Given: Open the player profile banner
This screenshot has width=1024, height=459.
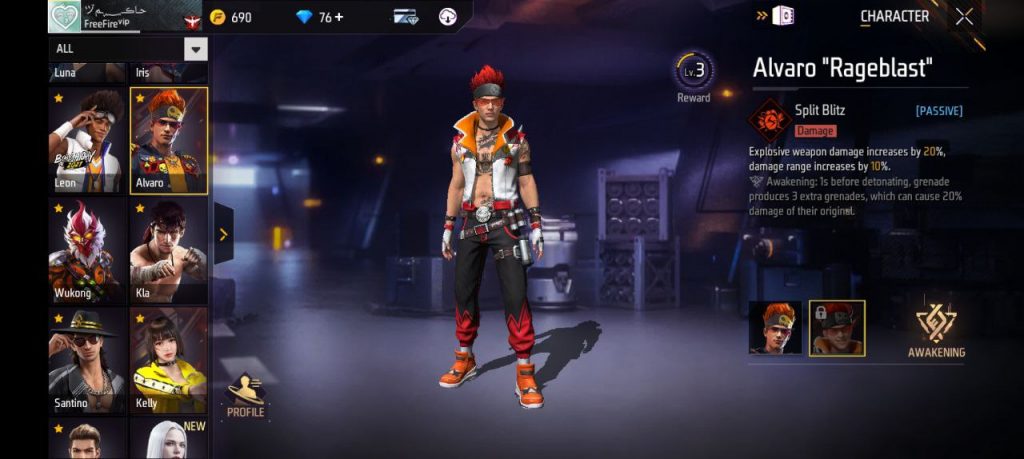Looking at the screenshot, I should [x=110, y=16].
